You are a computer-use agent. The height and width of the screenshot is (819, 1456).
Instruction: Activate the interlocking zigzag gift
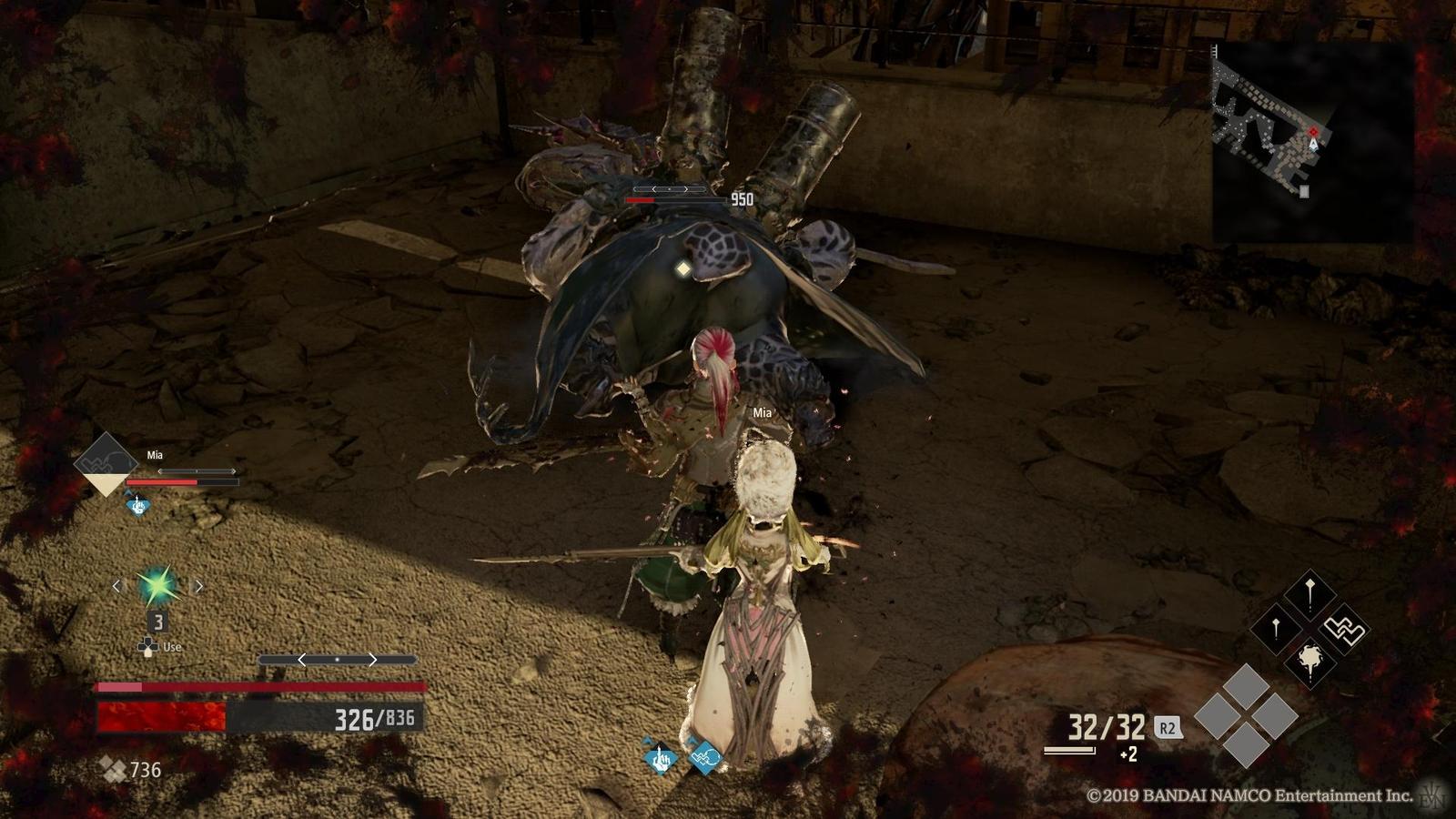[x=1343, y=630]
